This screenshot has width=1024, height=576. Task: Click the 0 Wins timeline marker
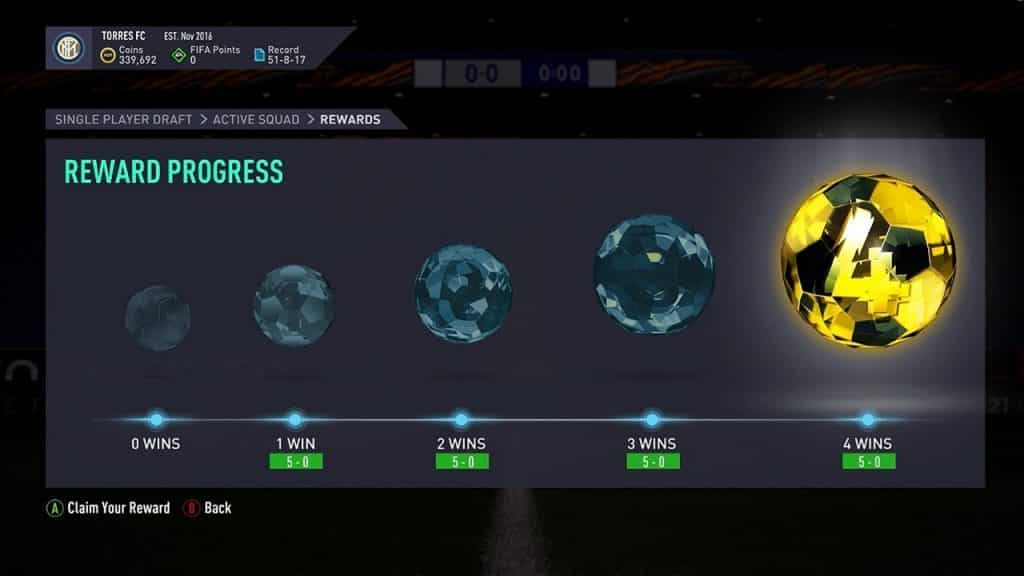coord(156,420)
